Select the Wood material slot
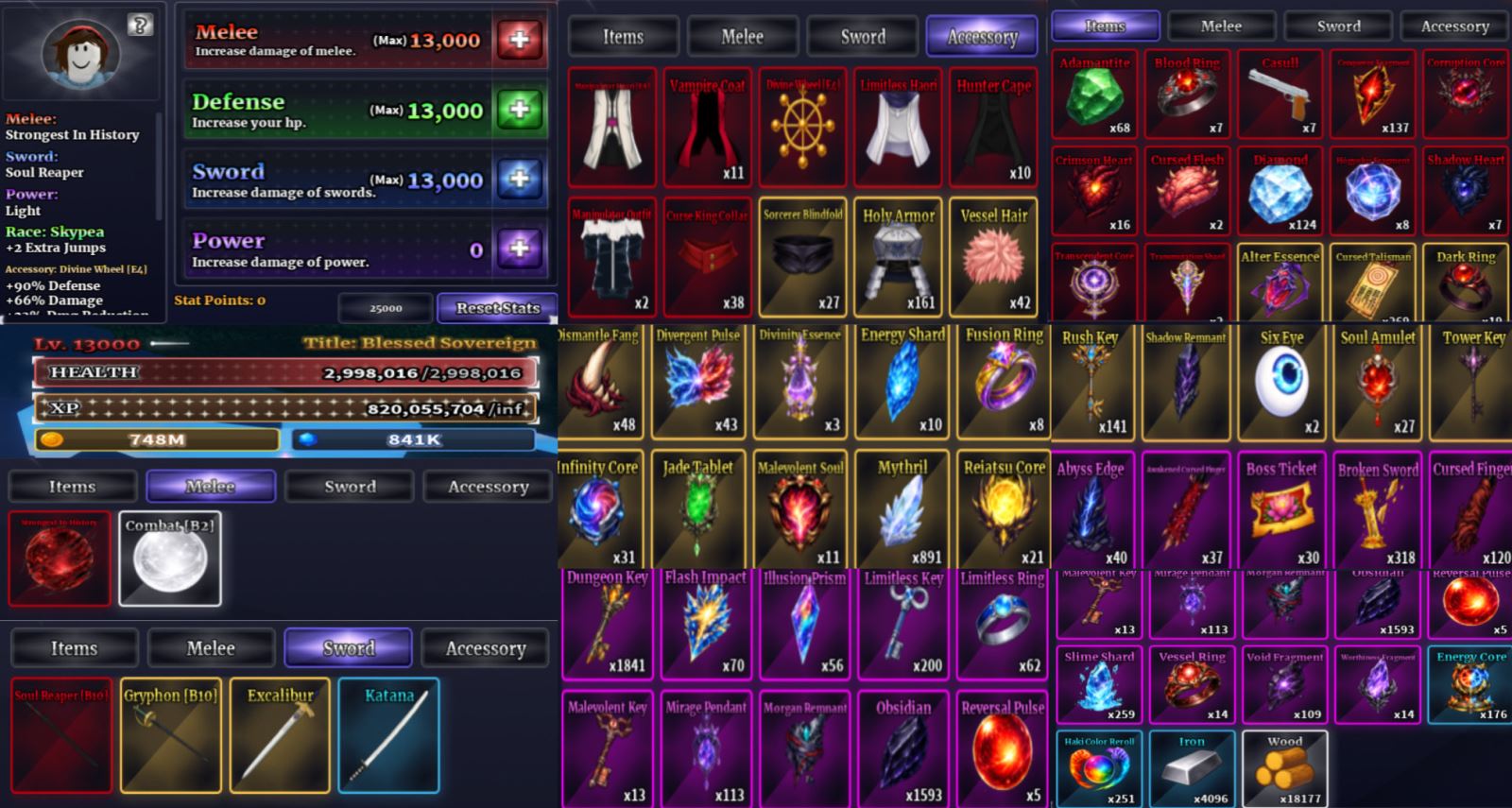1512x808 pixels. point(1284,769)
